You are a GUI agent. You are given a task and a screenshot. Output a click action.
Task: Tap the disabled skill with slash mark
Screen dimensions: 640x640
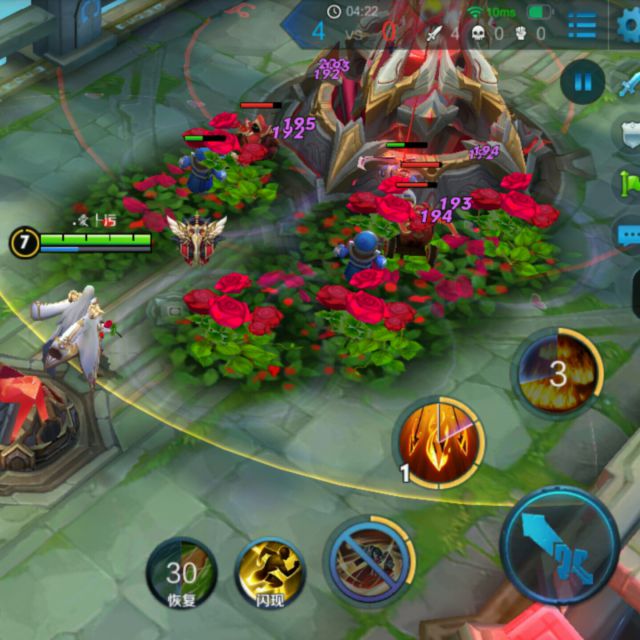tap(370, 561)
